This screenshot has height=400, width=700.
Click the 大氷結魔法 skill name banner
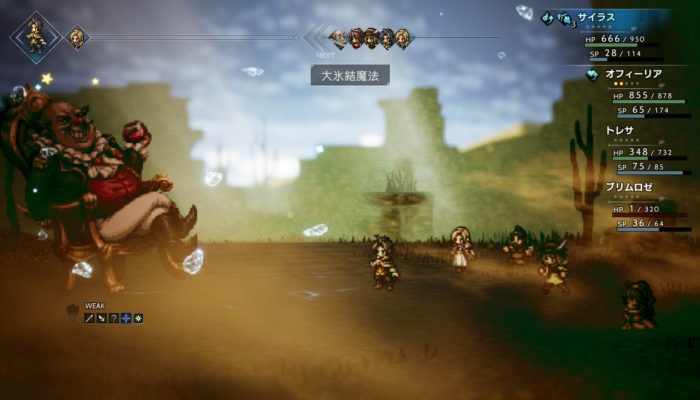point(349,75)
